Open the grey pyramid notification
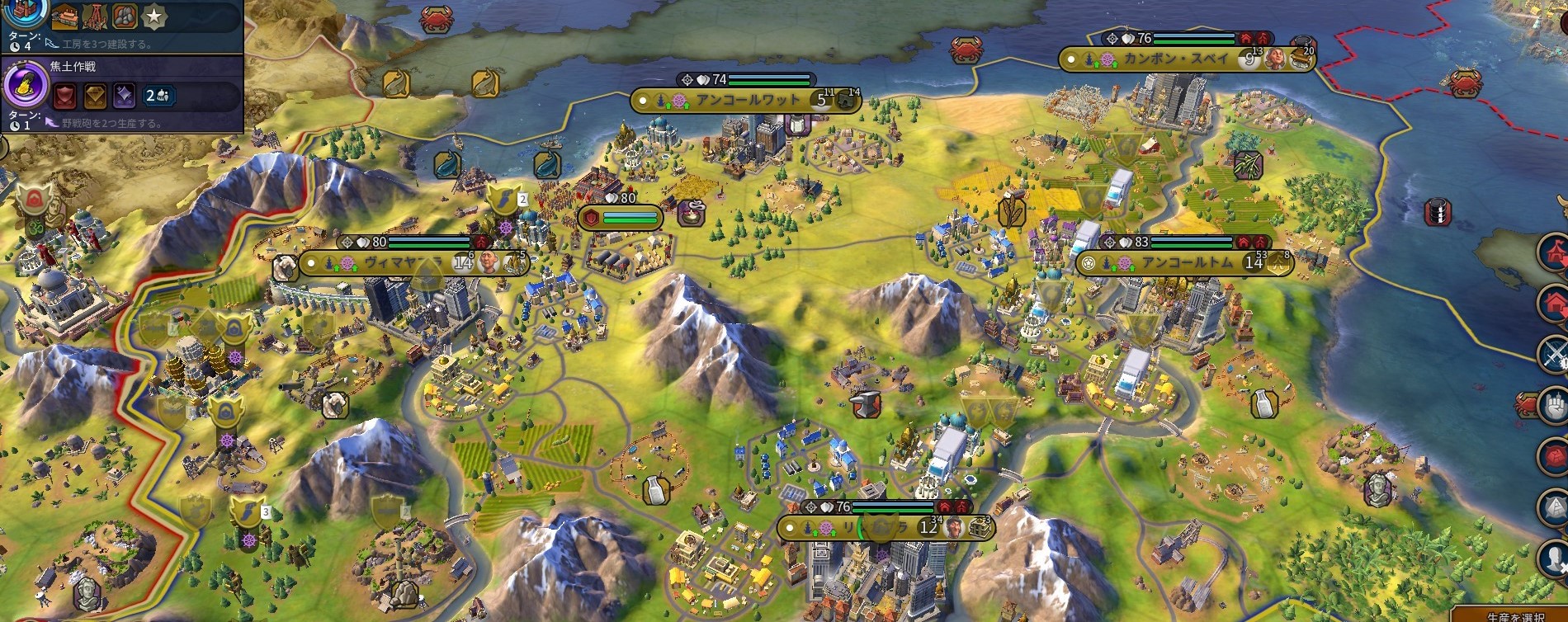The height and width of the screenshot is (622, 1568). coord(1555,507)
